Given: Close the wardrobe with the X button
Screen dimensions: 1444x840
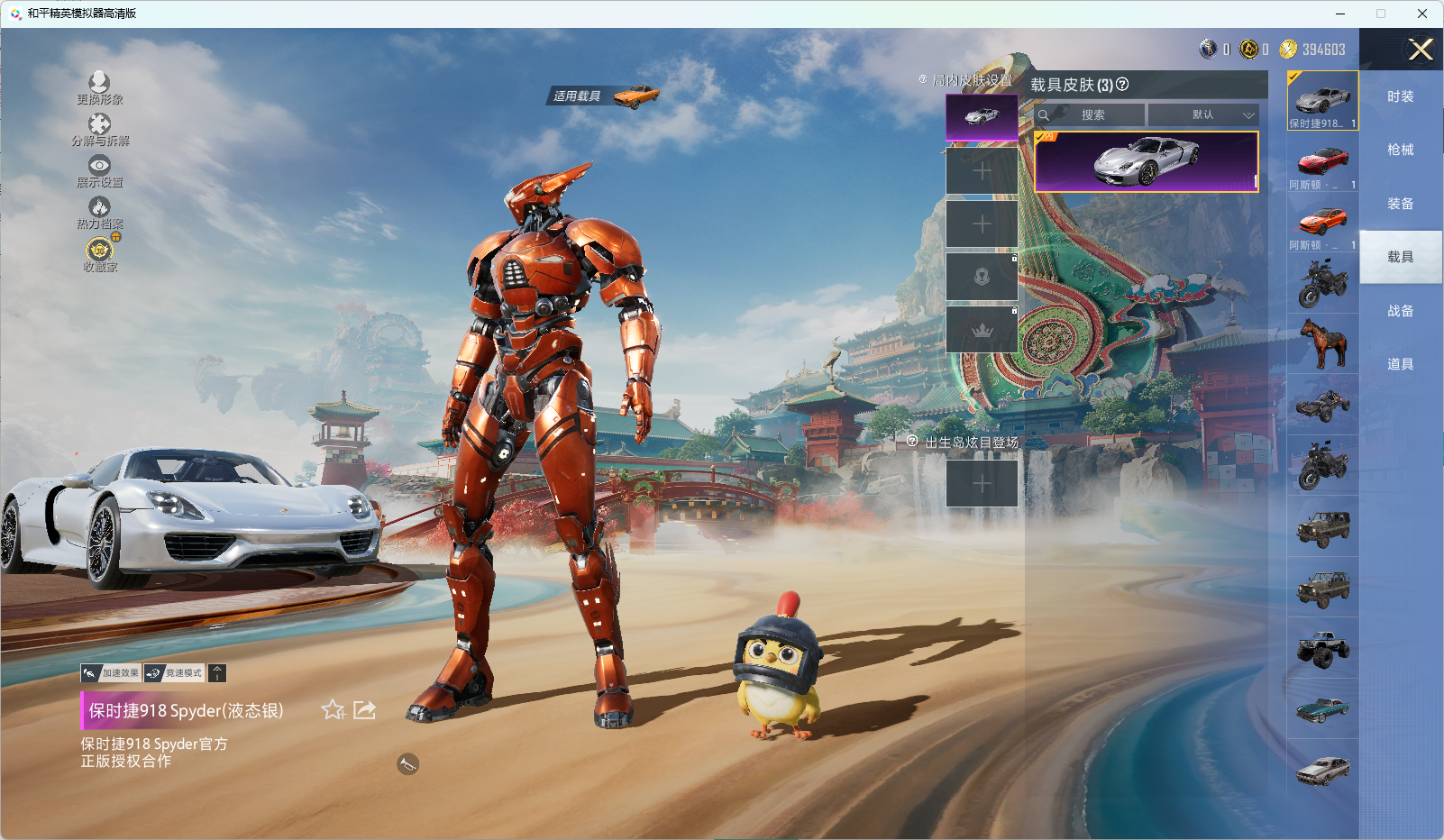Looking at the screenshot, I should (x=1421, y=50).
